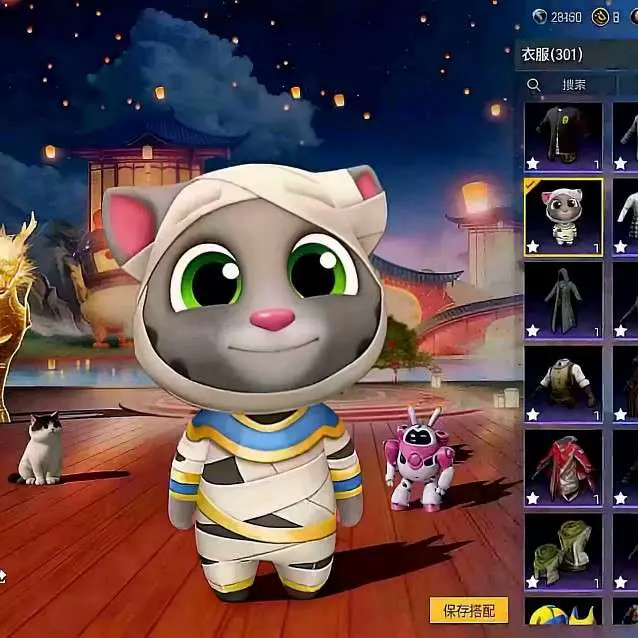Choose the Talking Tom mummy outfit
The image size is (638, 638).
pos(563,217)
